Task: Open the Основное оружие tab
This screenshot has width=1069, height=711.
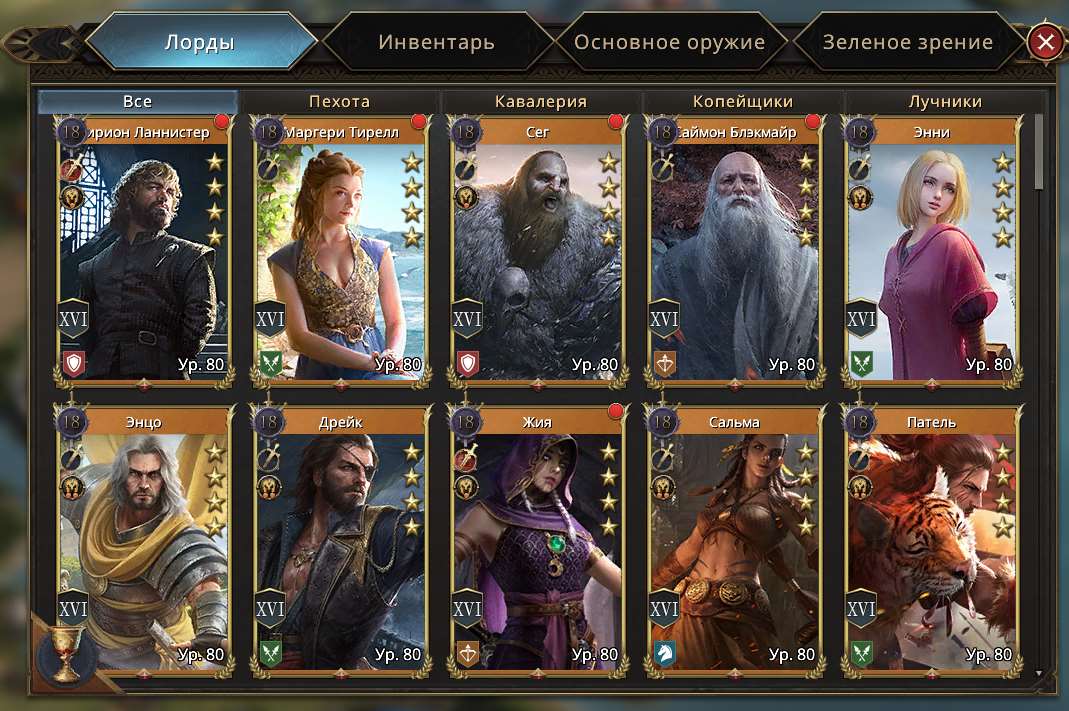Action: pyautogui.click(x=669, y=42)
